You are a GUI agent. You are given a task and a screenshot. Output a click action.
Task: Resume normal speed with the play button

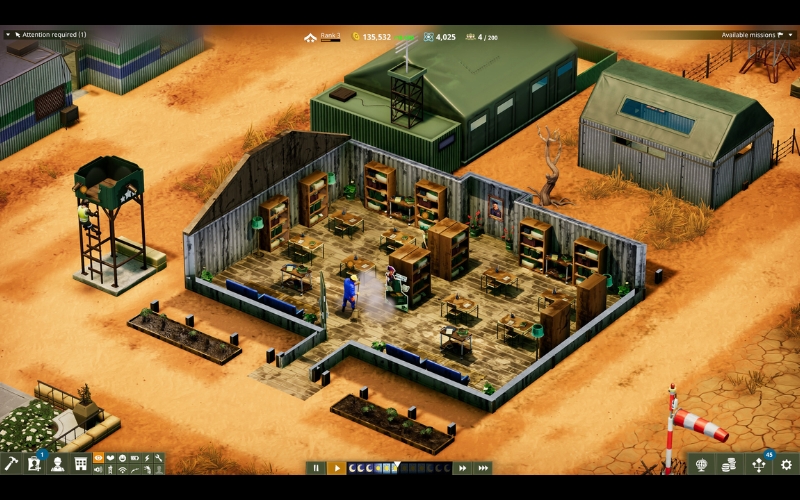click(336, 467)
